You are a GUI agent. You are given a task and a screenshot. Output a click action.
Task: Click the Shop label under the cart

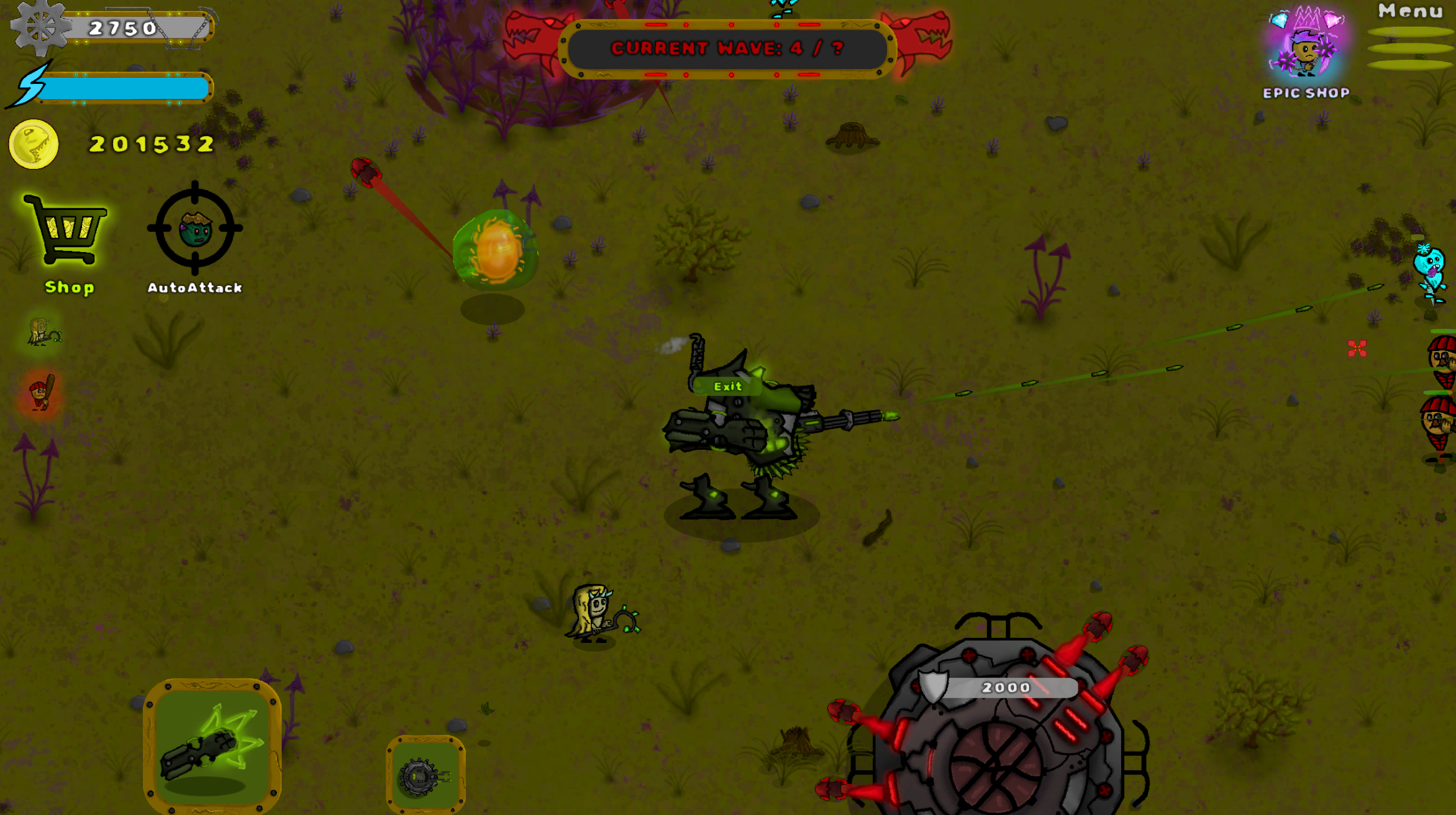tap(68, 288)
